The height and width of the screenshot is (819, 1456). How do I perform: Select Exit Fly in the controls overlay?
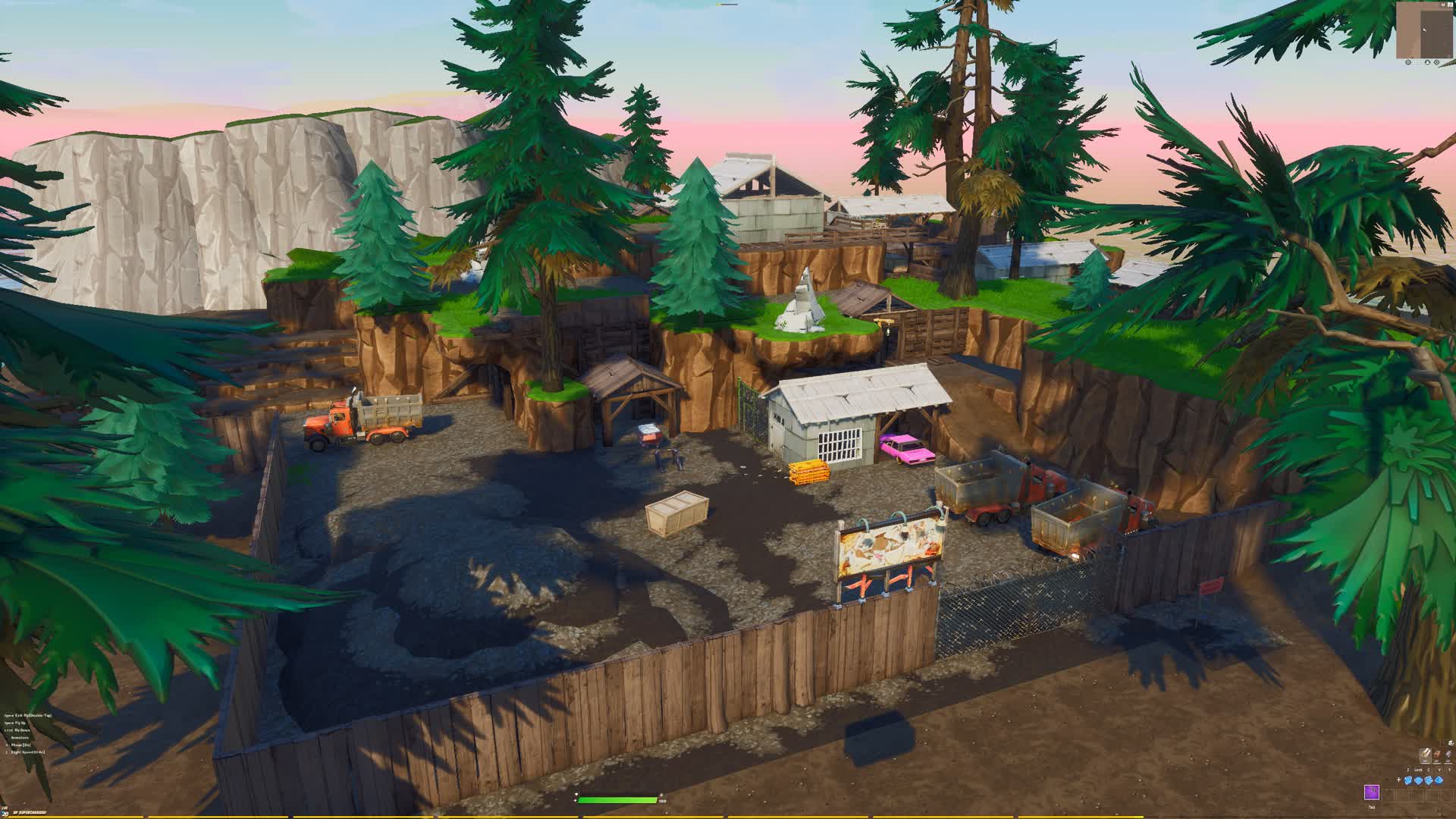point(30,716)
